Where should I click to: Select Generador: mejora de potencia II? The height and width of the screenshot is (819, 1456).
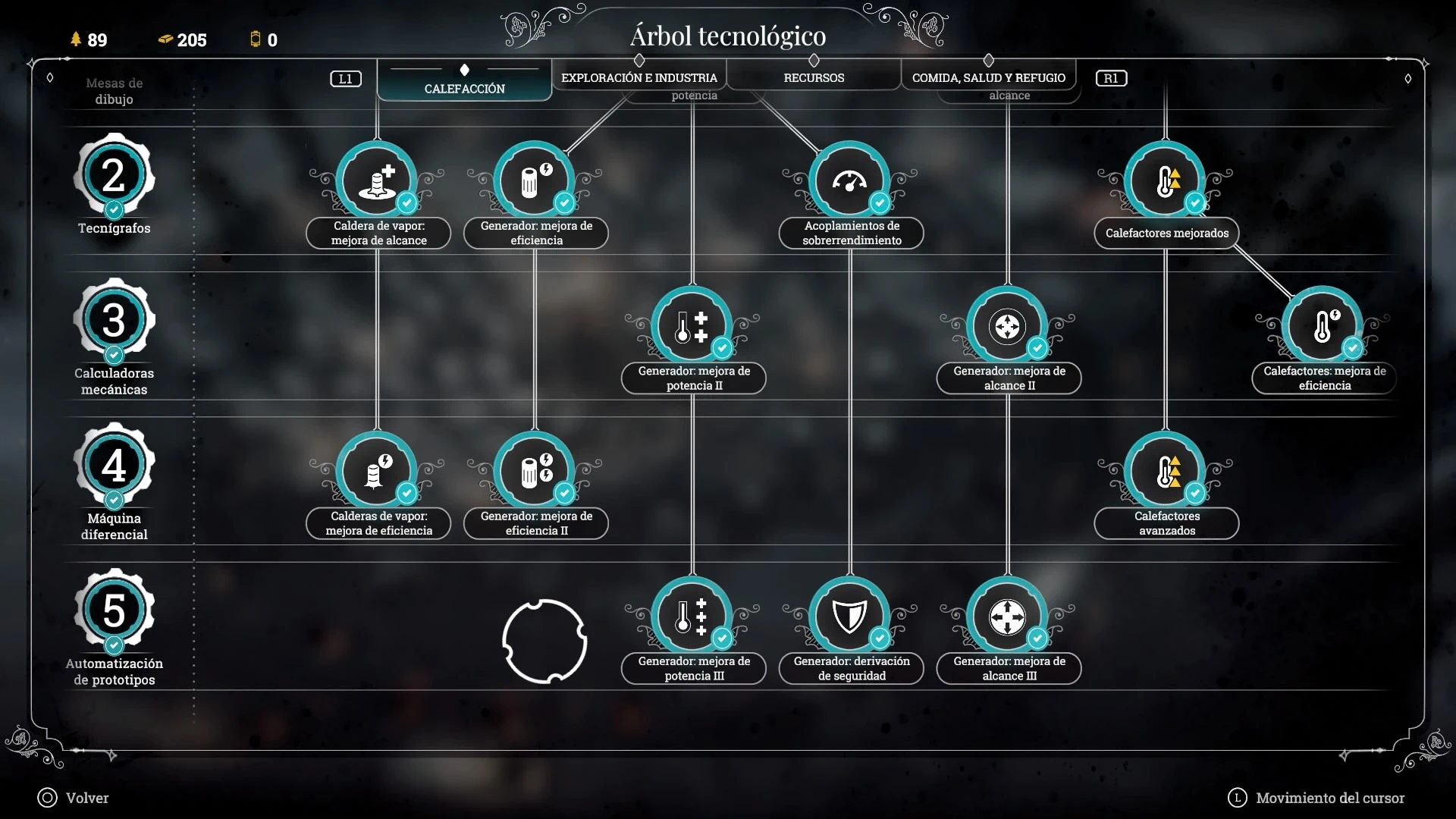click(x=692, y=327)
